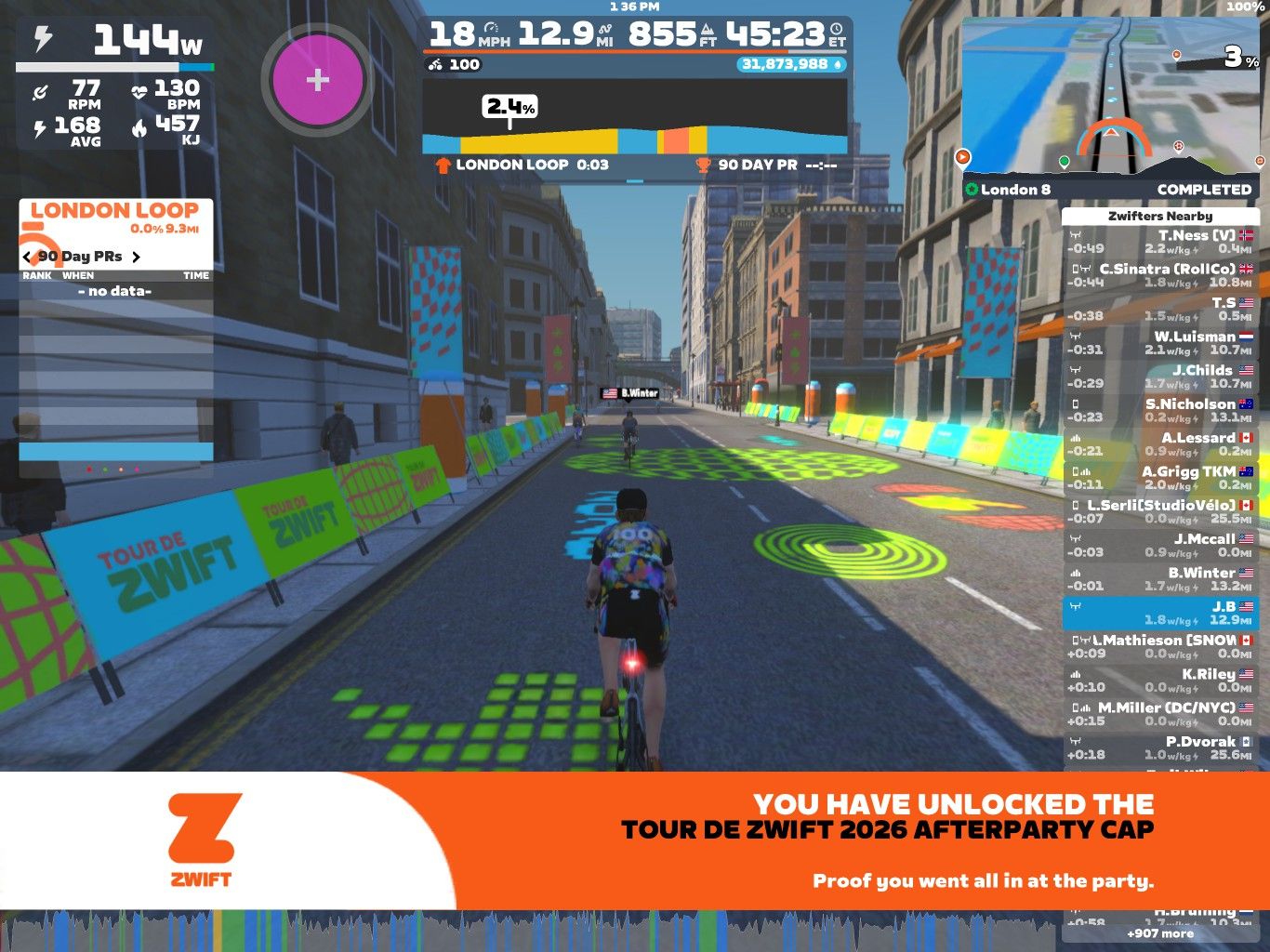Select C.Sinatra (RollCo) rider row
This screenshot has height=952, width=1270.
pos(1159,275)
